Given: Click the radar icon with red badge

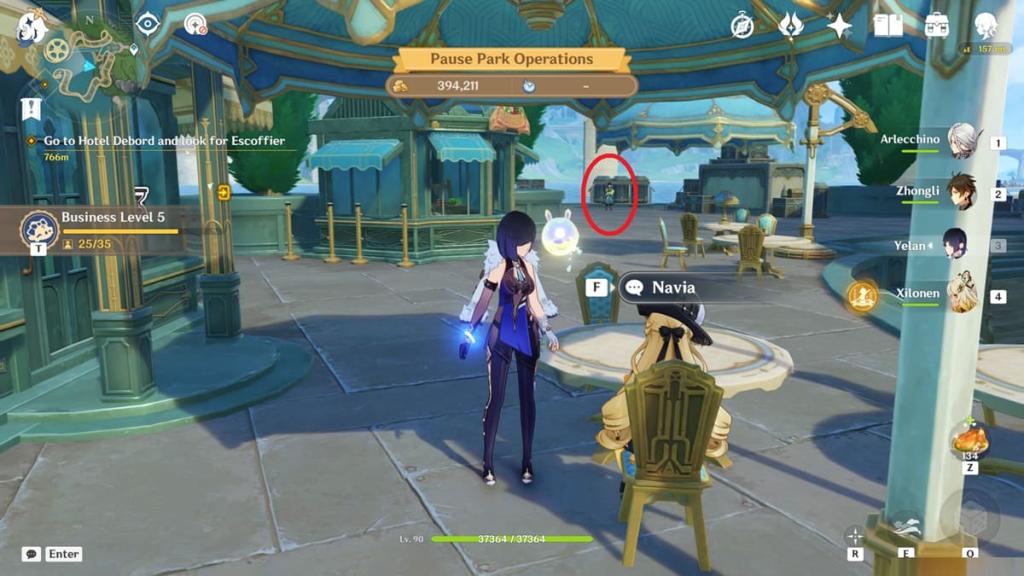Looking at the screenshot, I should 196,24.
